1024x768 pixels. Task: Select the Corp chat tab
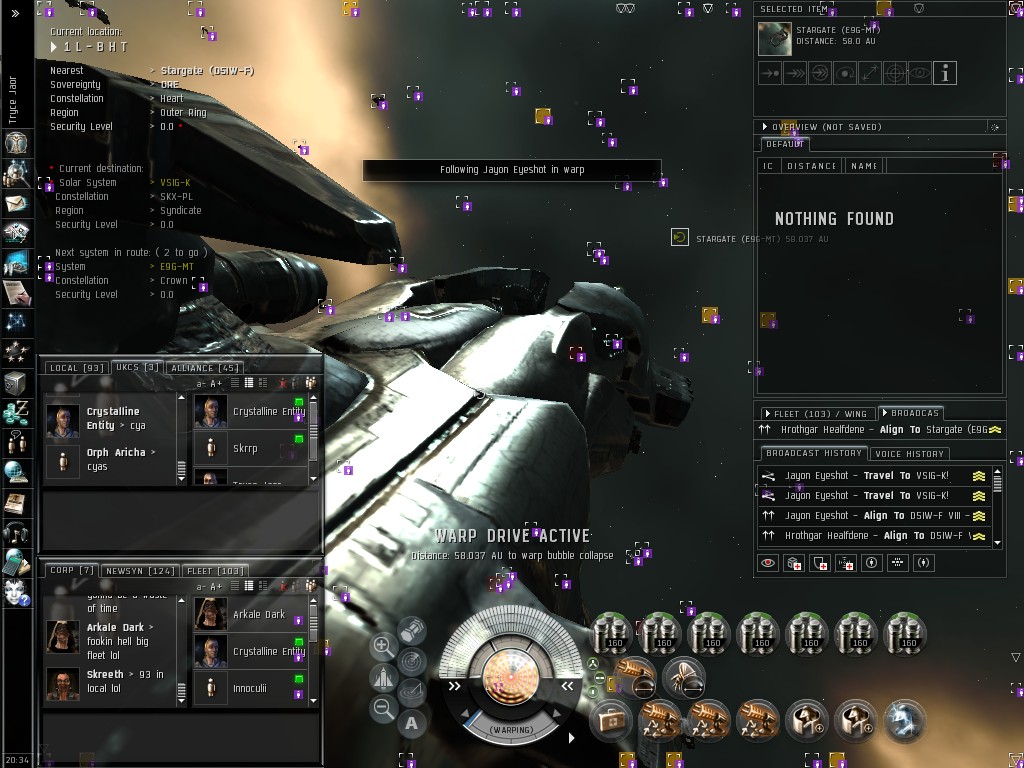tap(71, 571)
